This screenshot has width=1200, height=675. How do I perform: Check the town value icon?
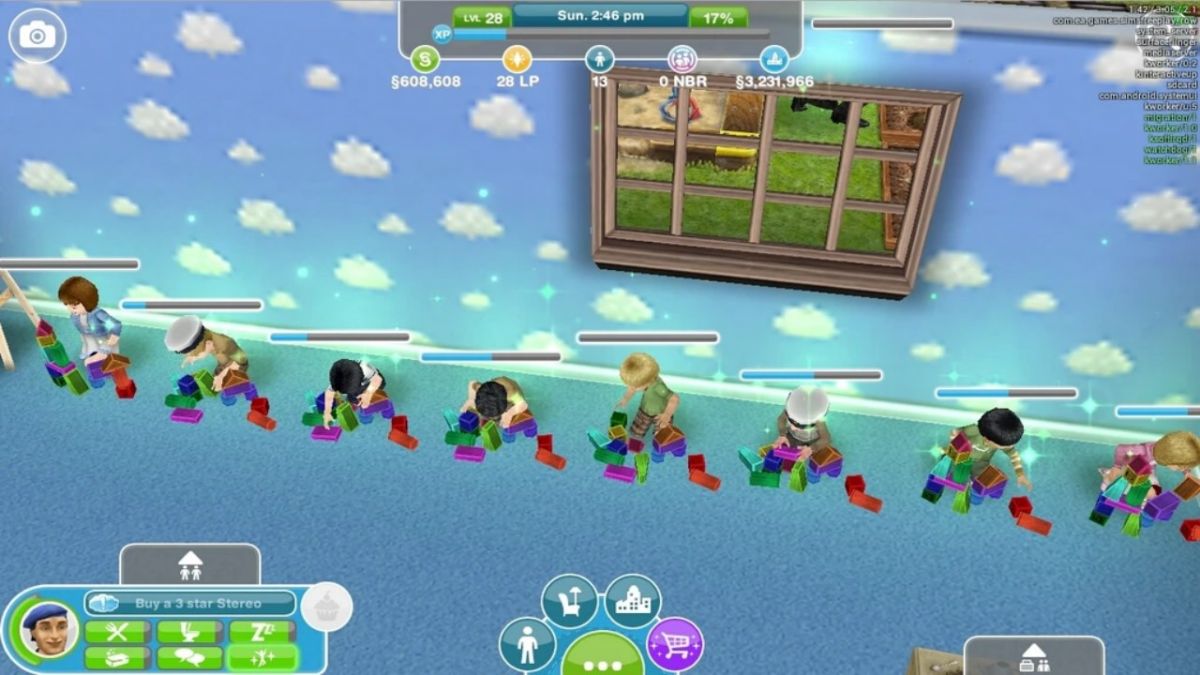pos(774,58)
